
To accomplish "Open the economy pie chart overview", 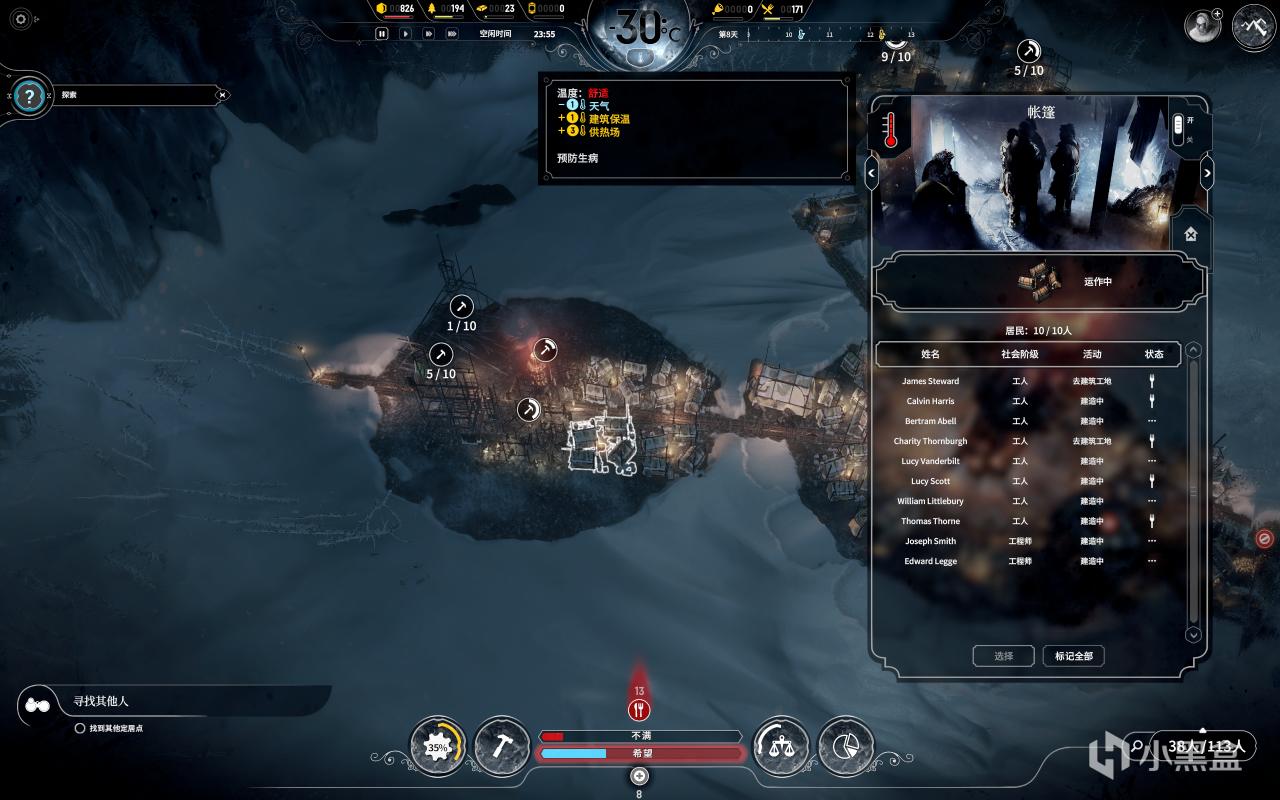I will pyautogui.click(x=845, y=746).
